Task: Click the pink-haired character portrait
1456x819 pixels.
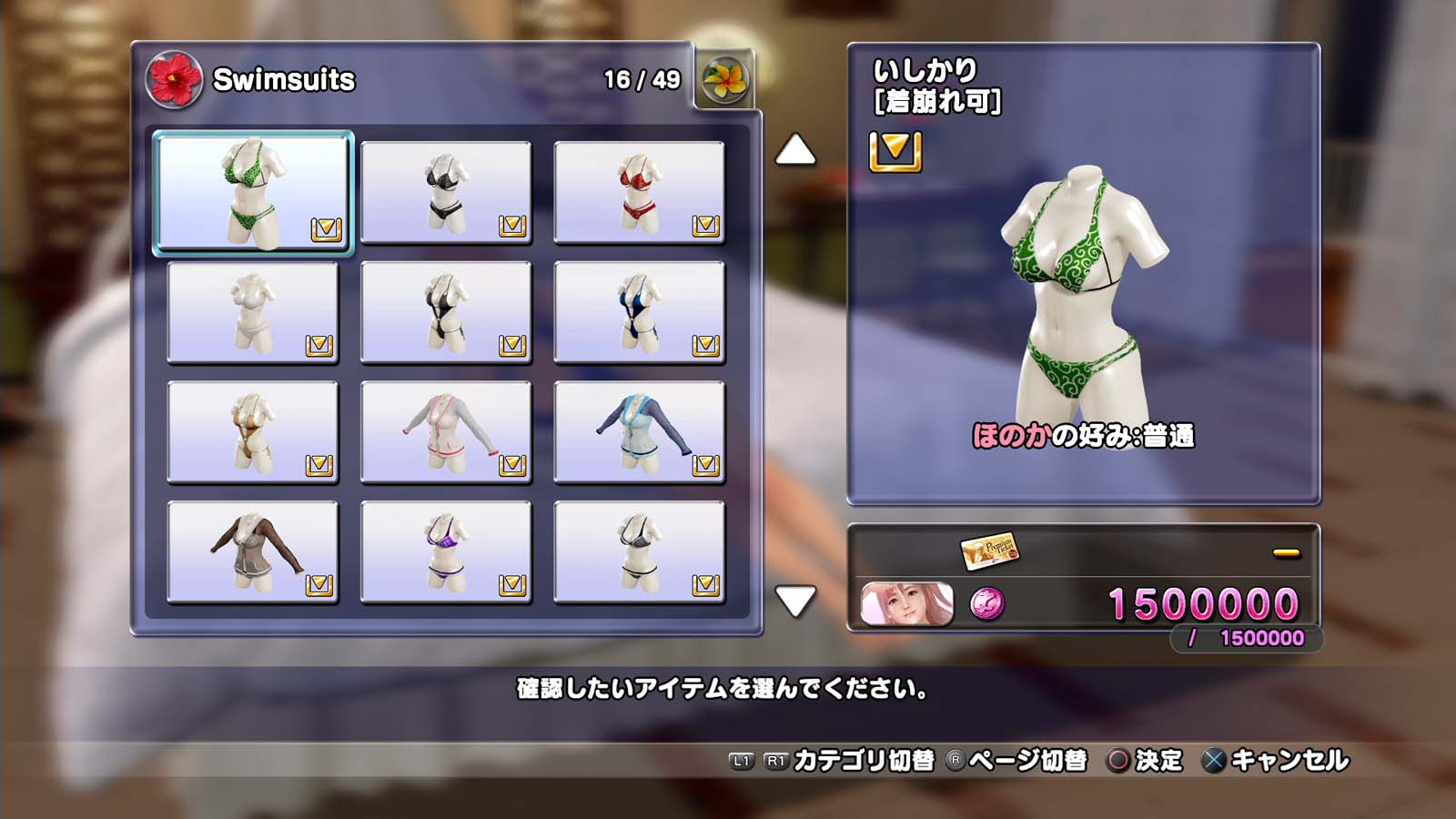Action: click(x=907, y=604)
